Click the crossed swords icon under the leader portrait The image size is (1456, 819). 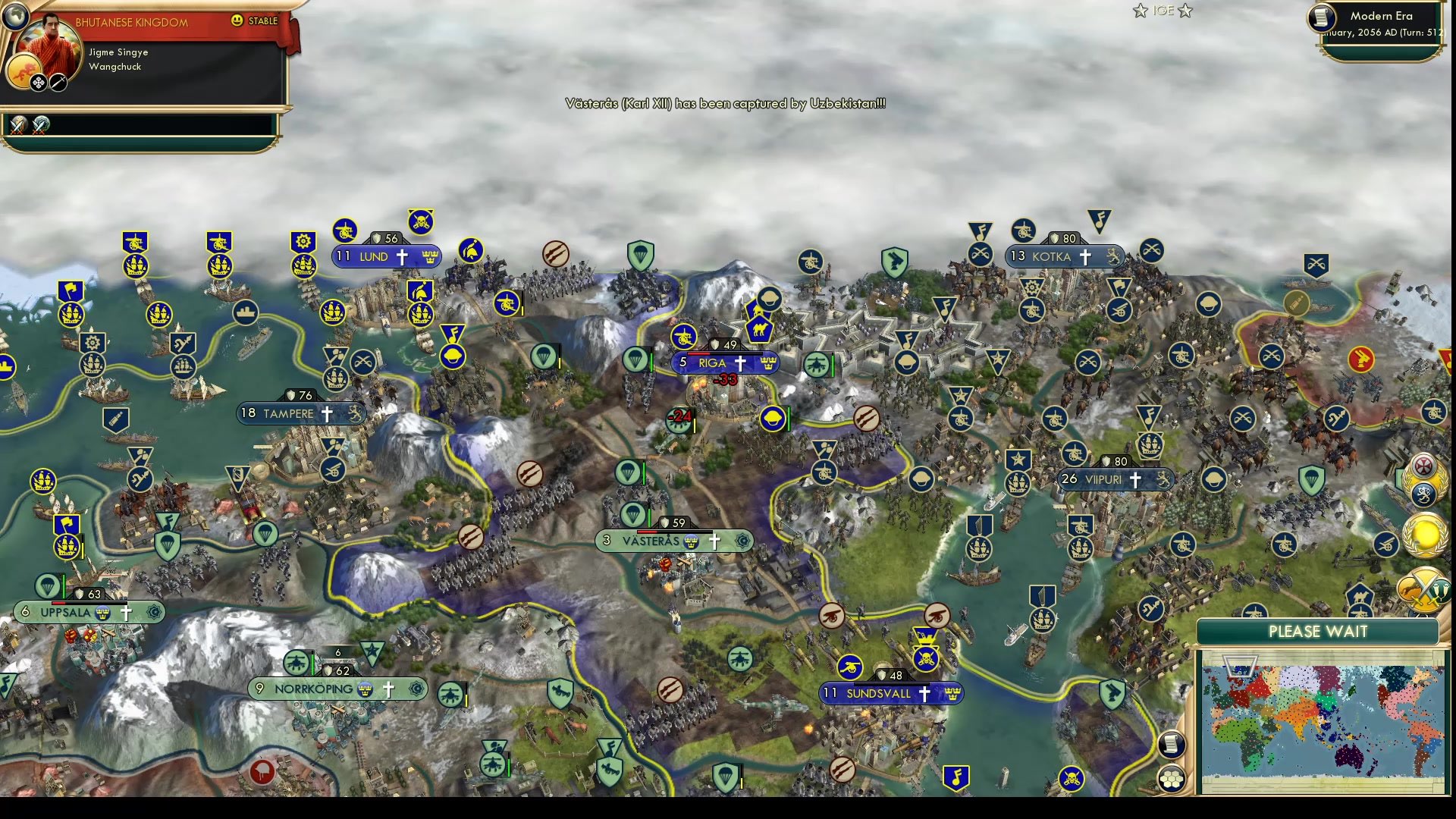[58, 83]
